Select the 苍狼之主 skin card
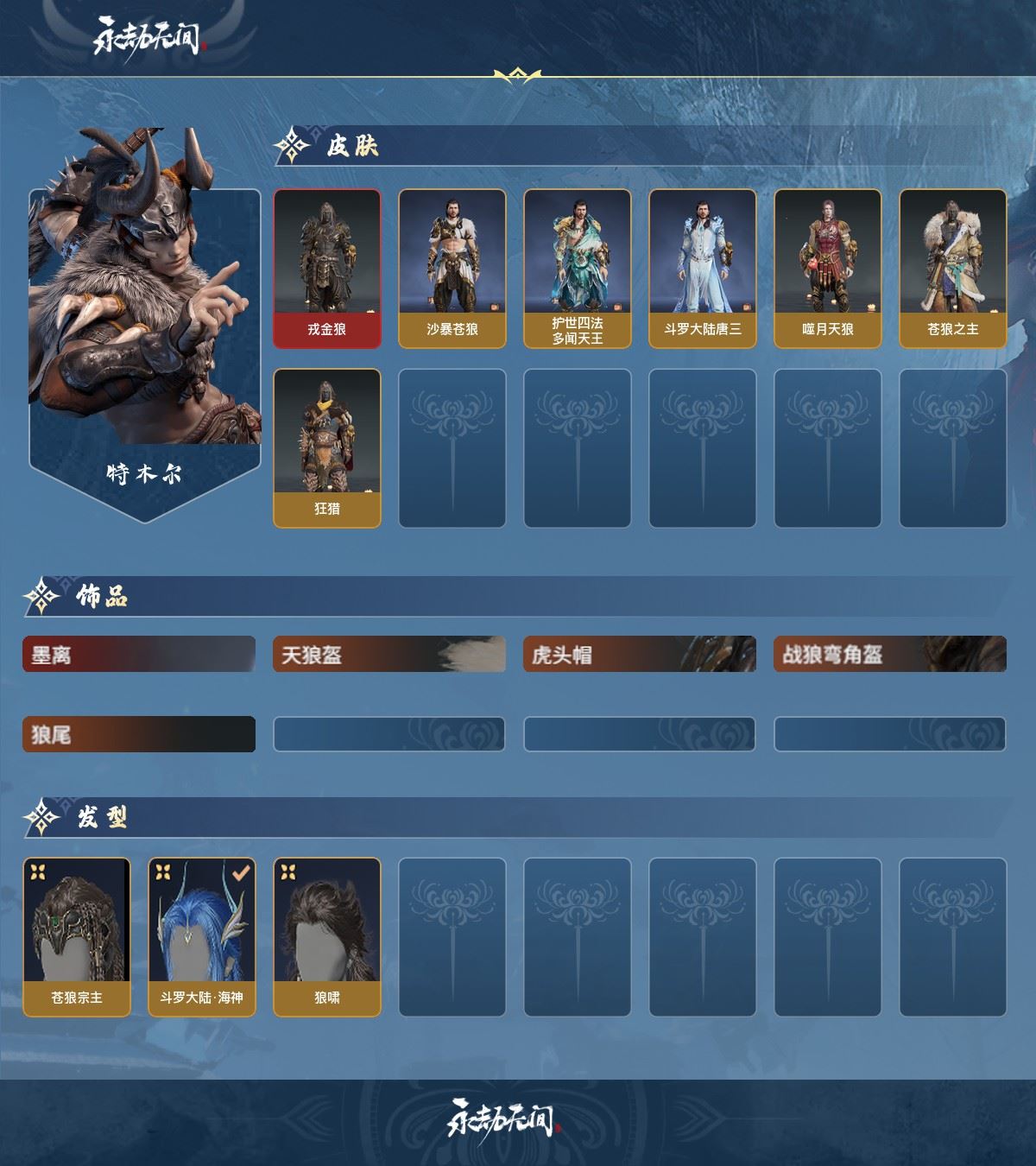Screen dimensions: 1036x1166 [x=952, y=268]
